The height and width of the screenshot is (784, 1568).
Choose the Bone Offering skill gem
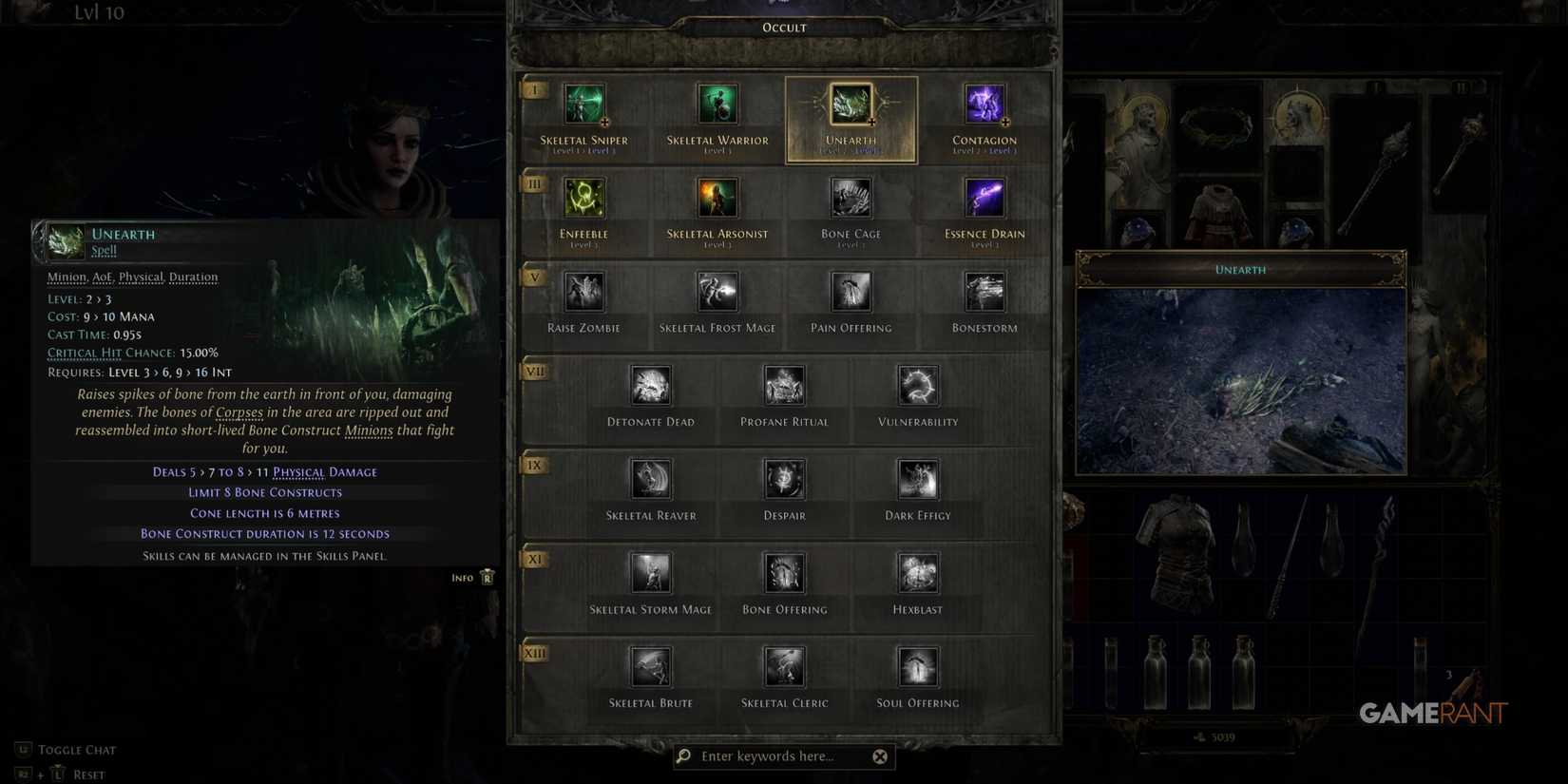783,573
